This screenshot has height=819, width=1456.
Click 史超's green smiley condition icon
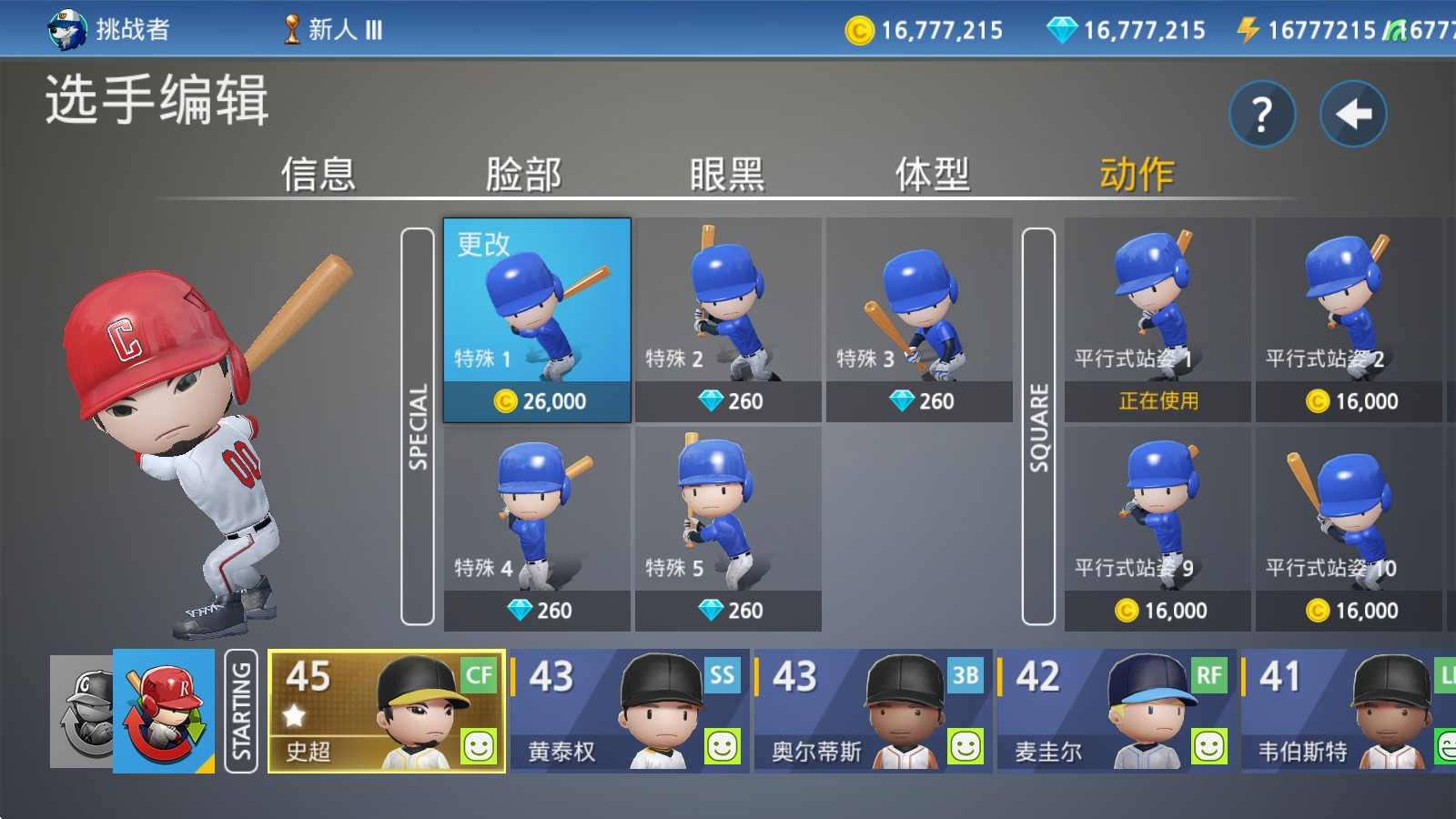[480, 748]
